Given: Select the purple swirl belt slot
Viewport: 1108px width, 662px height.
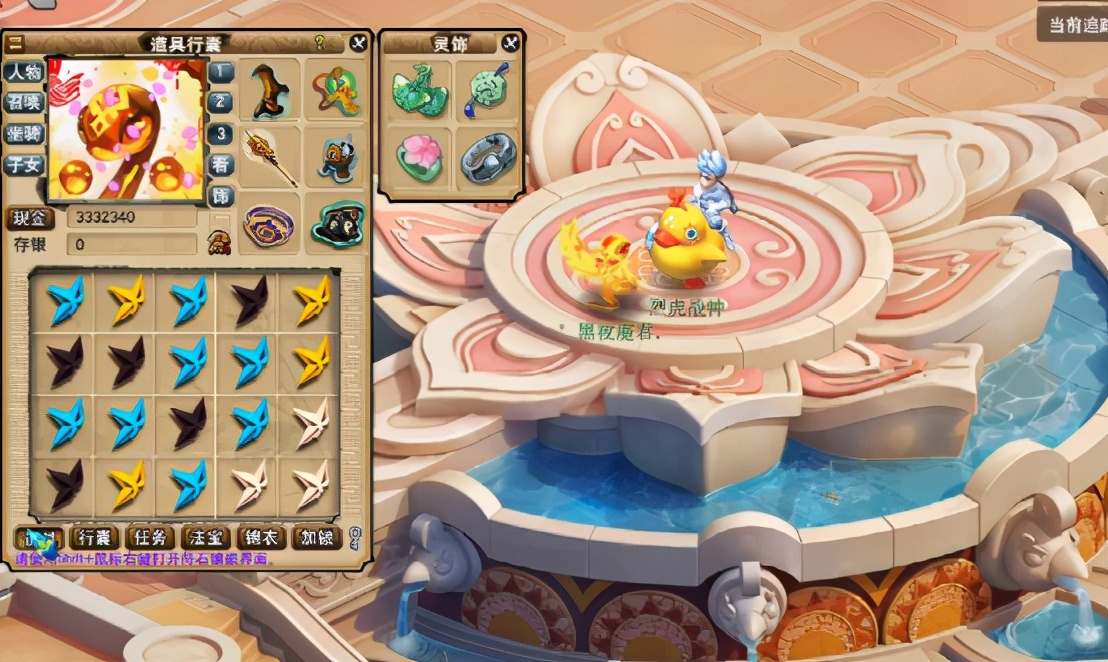Looking at the screenshot, I should (x=269, y=225).
